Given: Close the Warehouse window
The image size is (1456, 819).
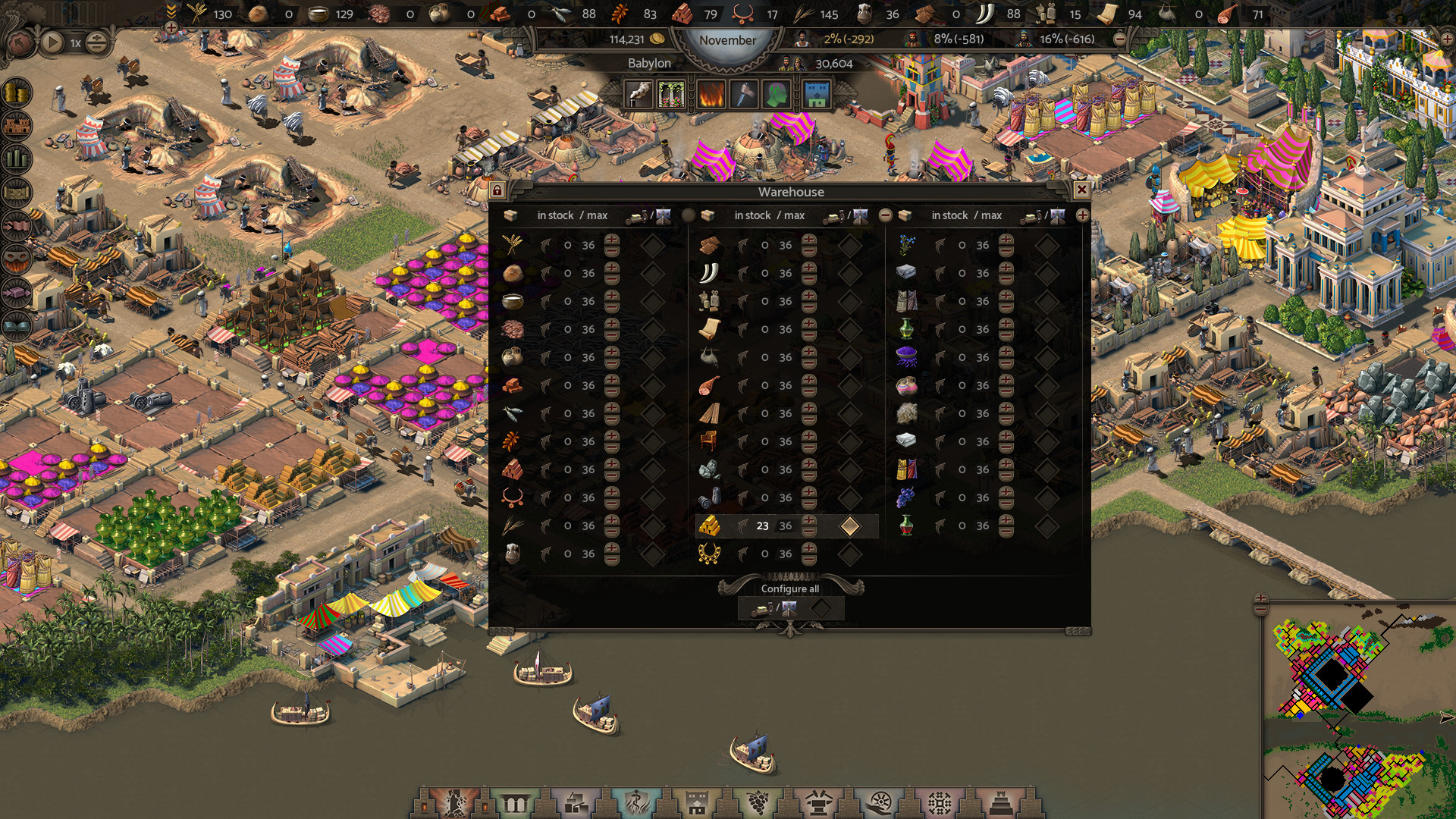Looking at the screenshot, I should pos(1081,190).
